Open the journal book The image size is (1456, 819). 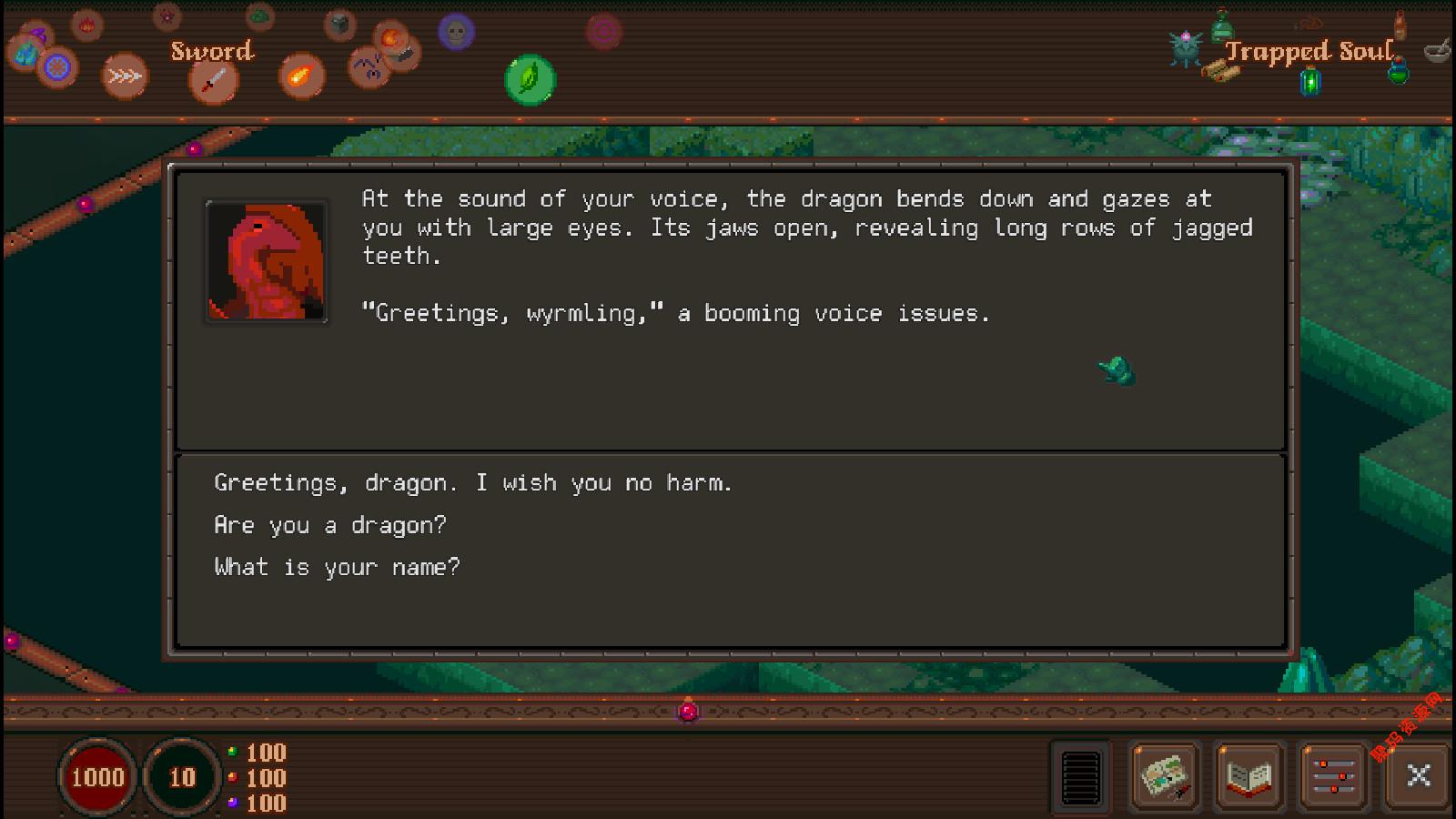[1249, 776]
